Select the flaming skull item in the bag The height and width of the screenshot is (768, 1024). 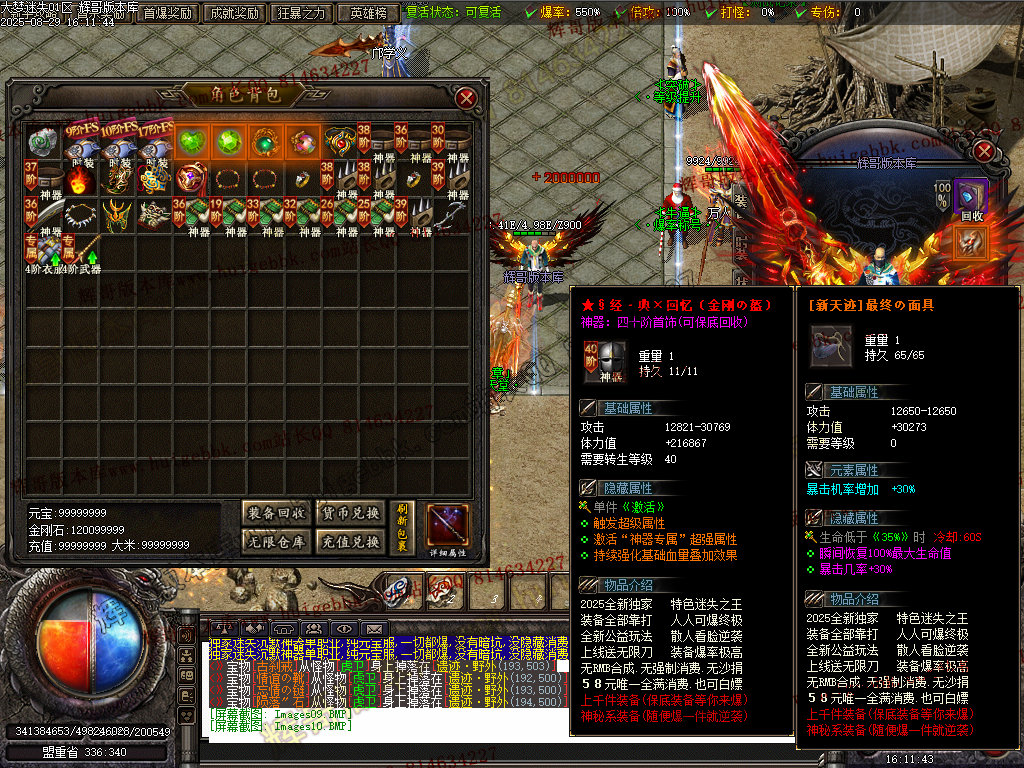click(x=81, y=180)
